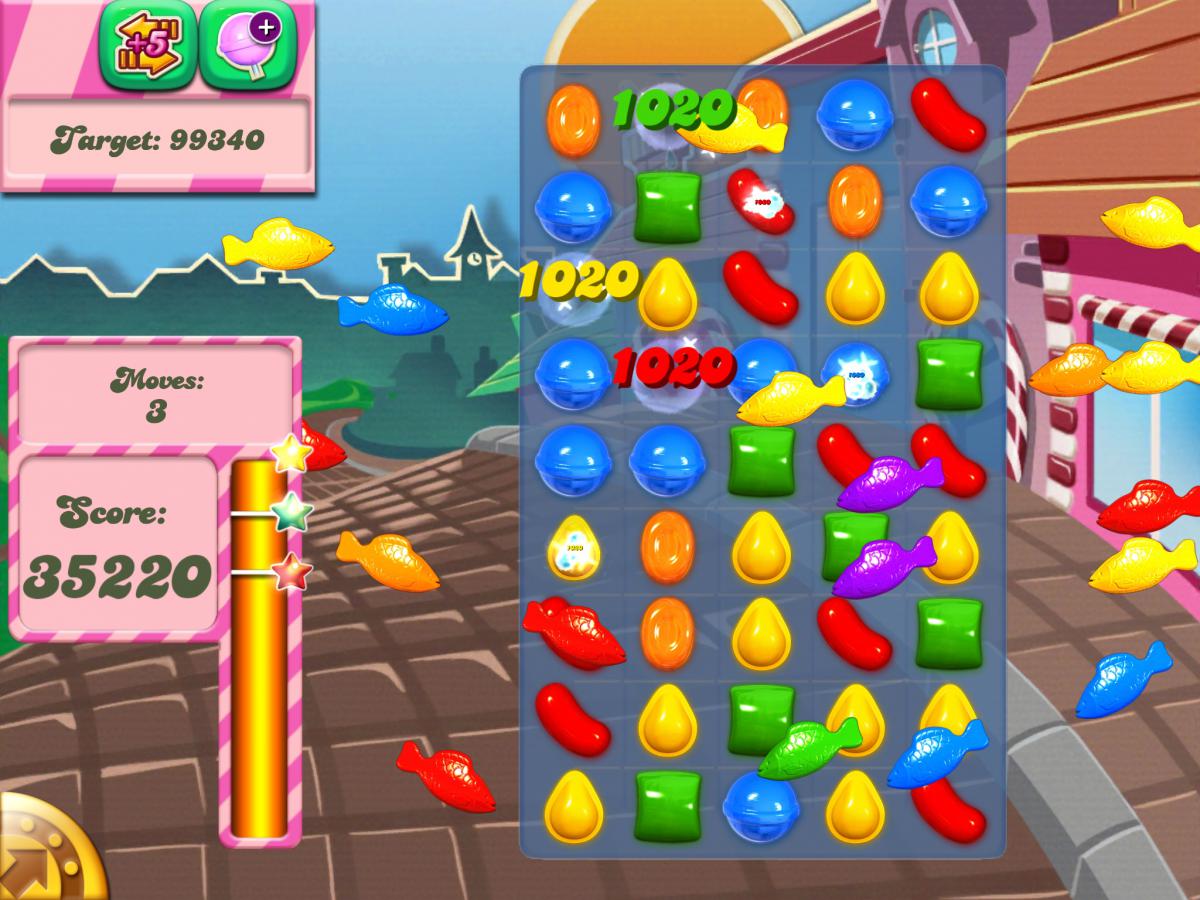
Task: Activate the +5 extra moves booster
Action: (142, 44)
